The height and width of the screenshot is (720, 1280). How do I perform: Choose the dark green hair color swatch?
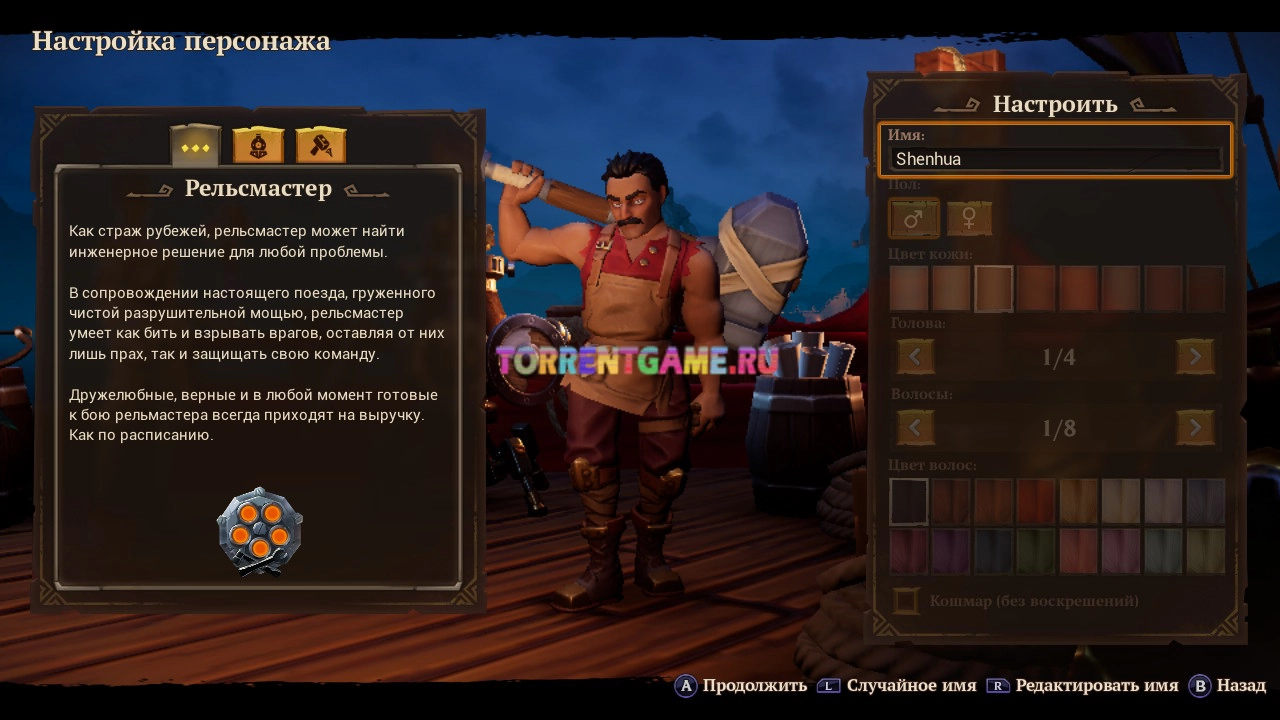click(x=1036, y=551)
